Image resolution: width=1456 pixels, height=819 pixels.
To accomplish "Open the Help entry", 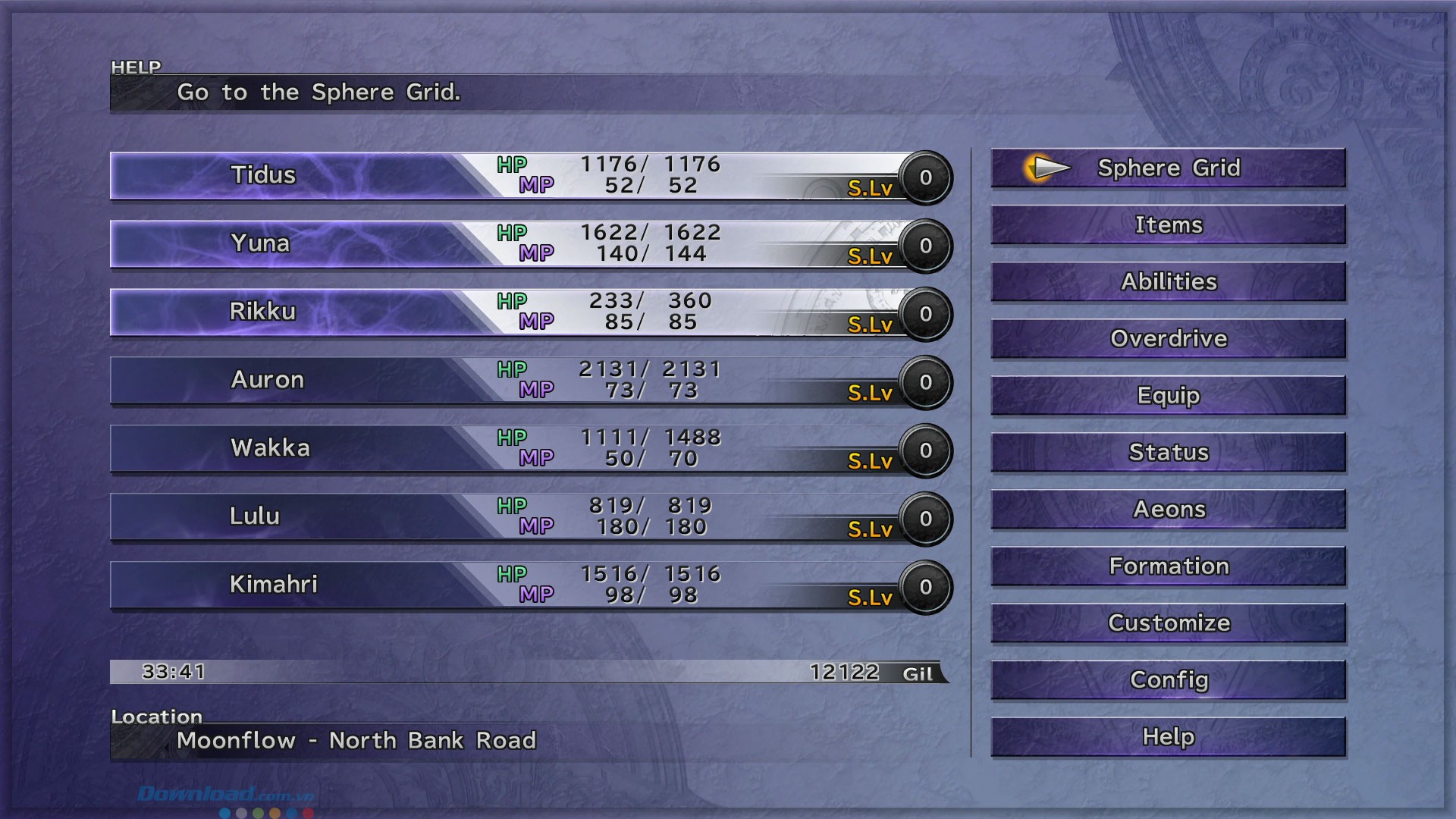I will (1168, 736).
